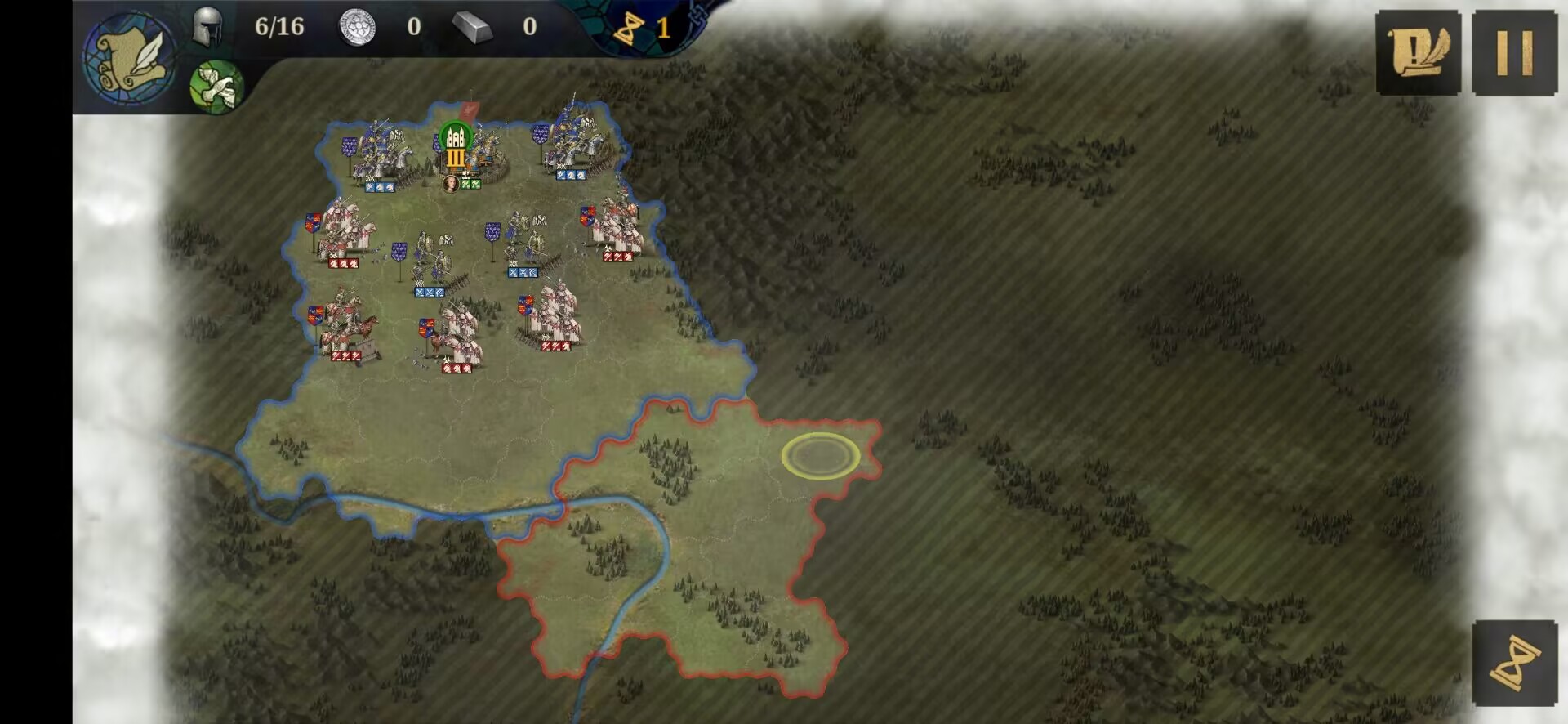The width and height of the screenshot is (1568, 724).
Task: Open the scroll and quill objectives emblem
Action: [x=129, y=56]
